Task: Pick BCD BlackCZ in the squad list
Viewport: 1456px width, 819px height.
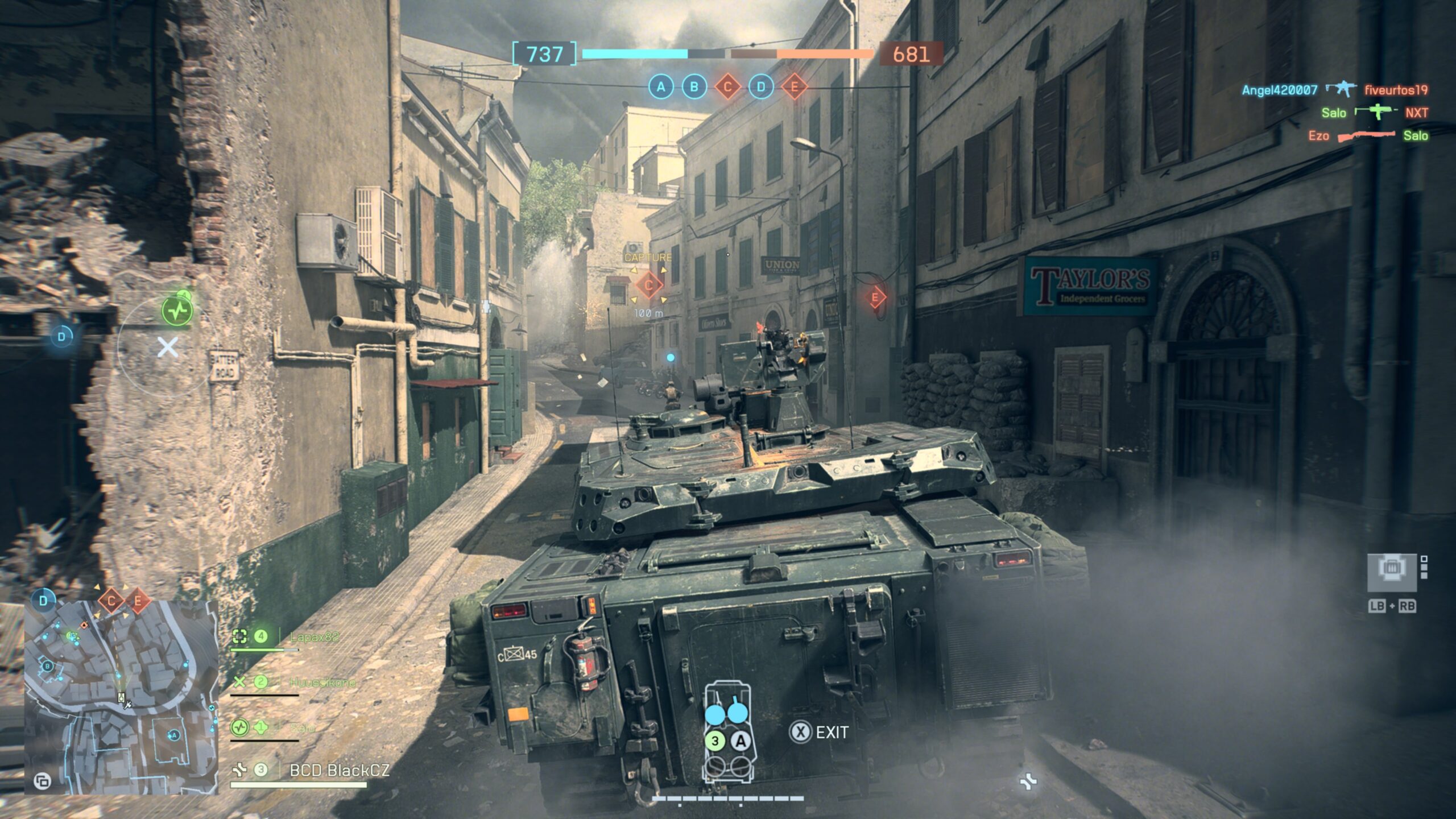Action: point(339,771)
